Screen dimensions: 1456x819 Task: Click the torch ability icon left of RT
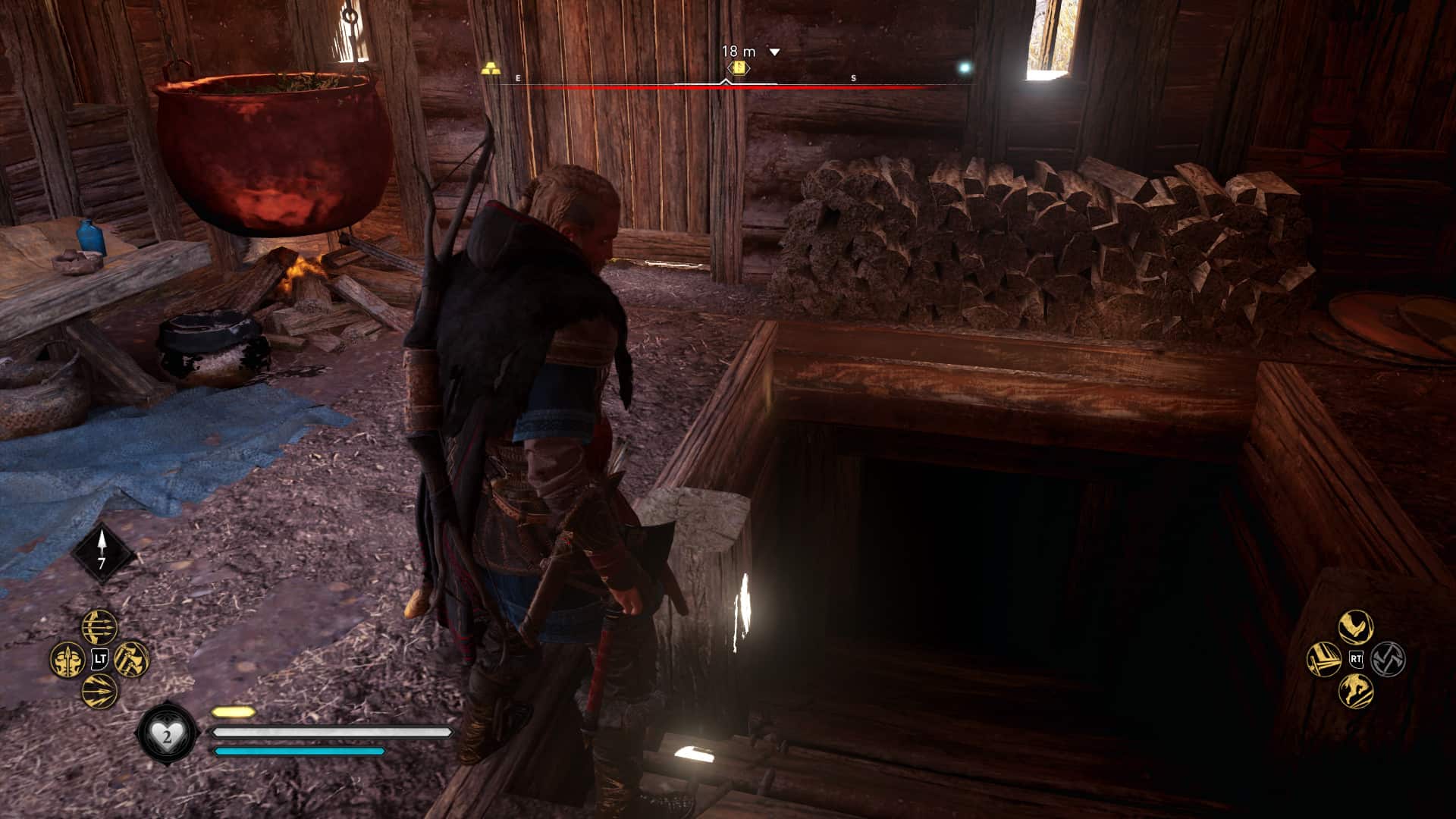1324,660
